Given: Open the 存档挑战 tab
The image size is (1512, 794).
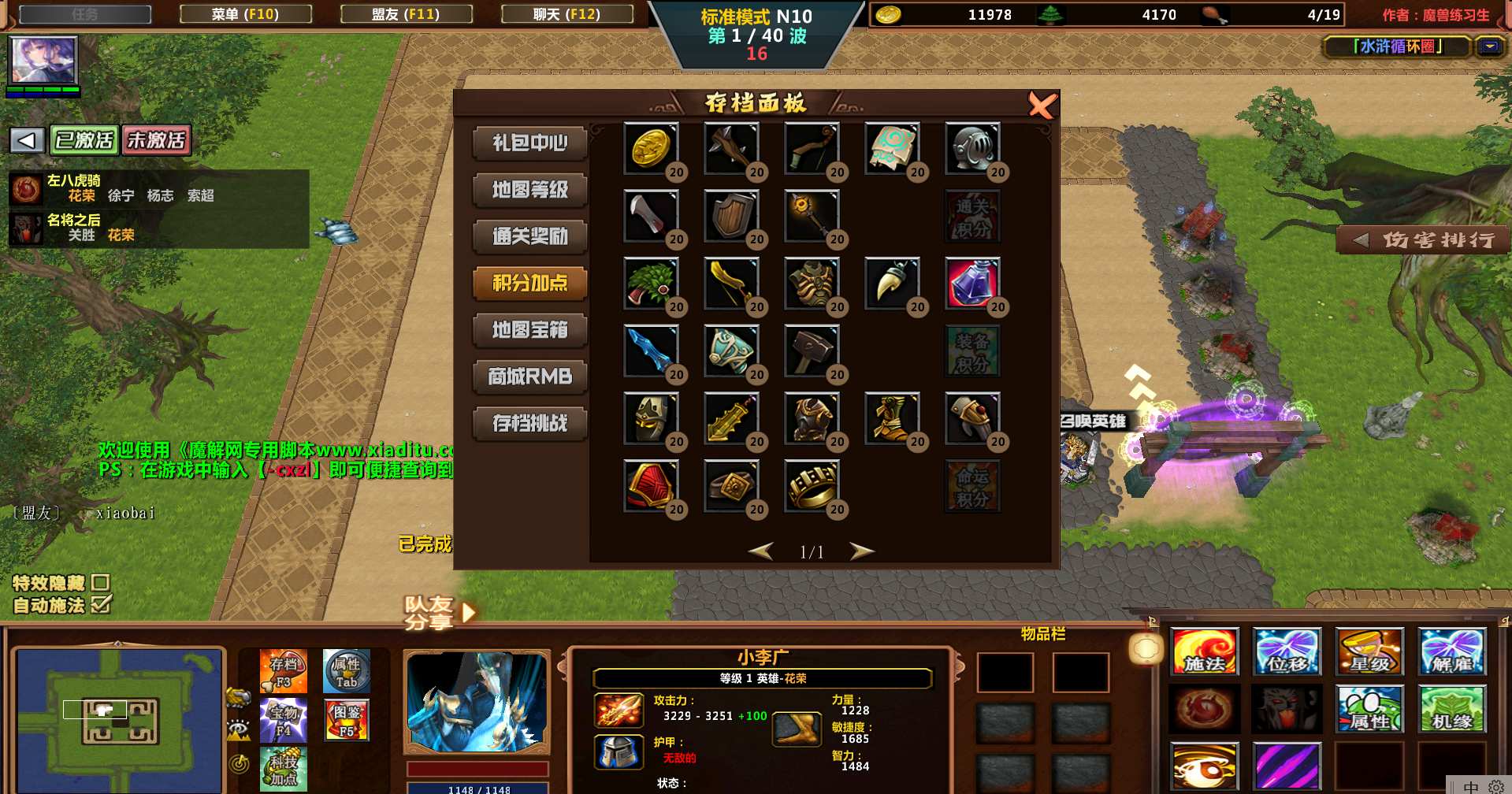Looking at the screenshot, I should (529, 424).
